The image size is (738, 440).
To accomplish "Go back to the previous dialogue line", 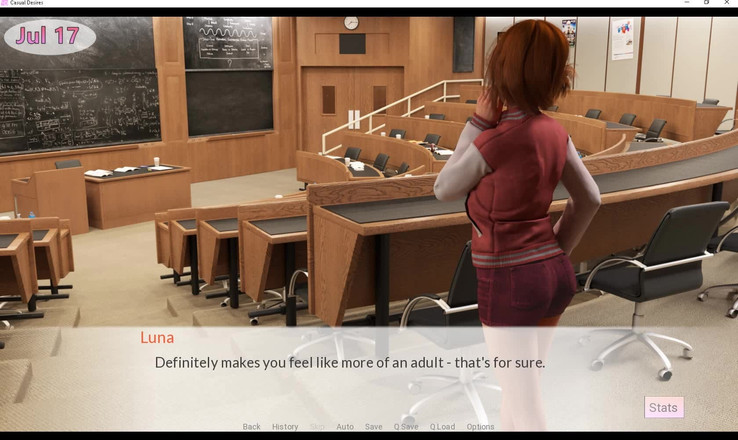I will (251, 427).
